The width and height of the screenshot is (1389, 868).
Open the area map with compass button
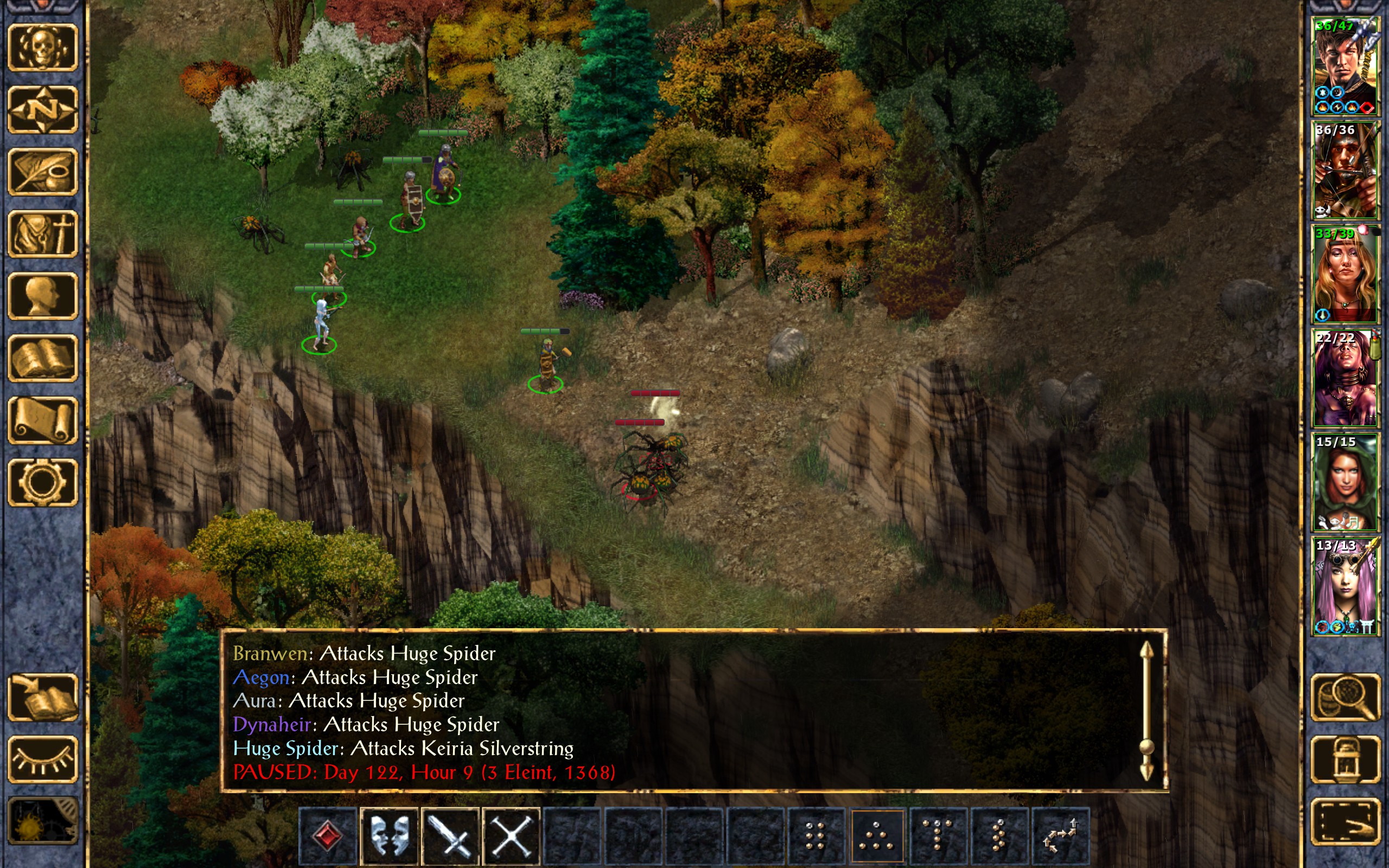42,110
